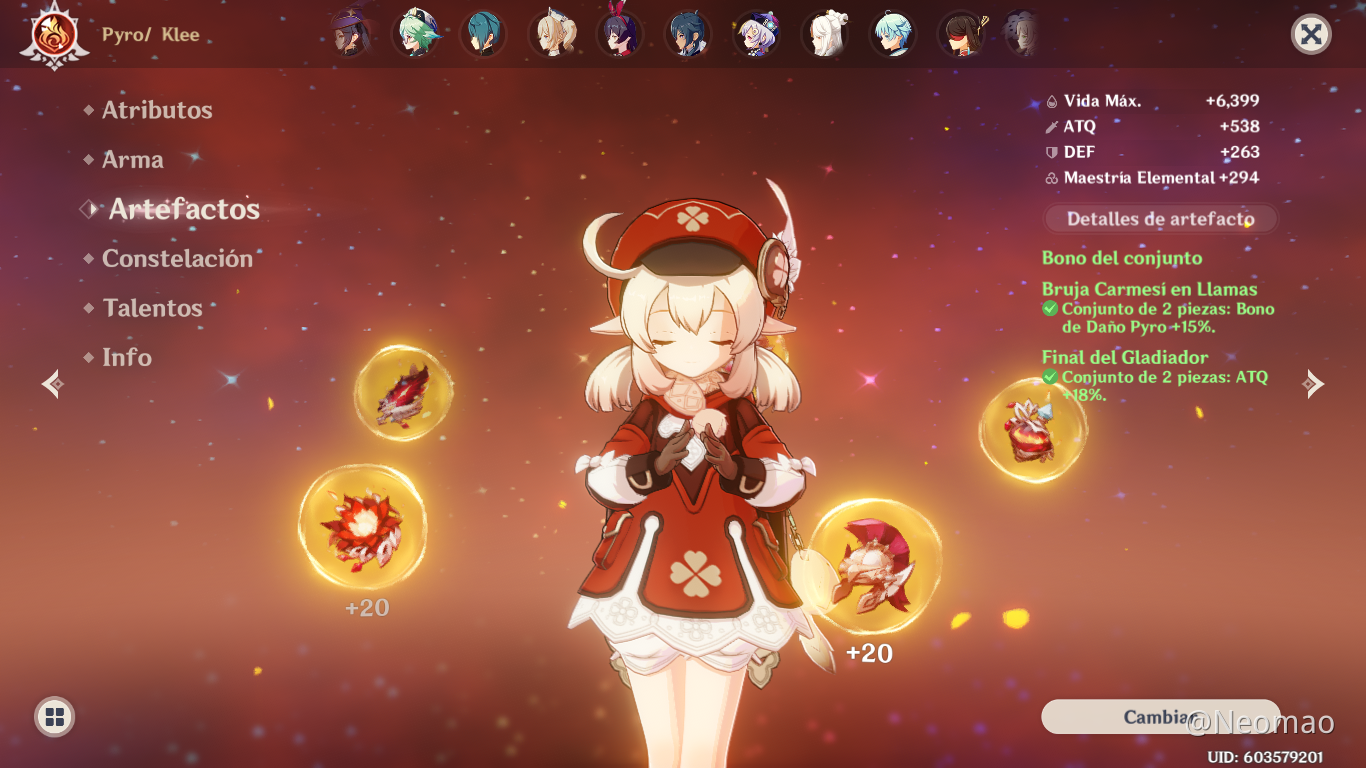Click the ATQ sword stat icon
Viewport: 1366px width, 768px height.
click(1052, 126)
